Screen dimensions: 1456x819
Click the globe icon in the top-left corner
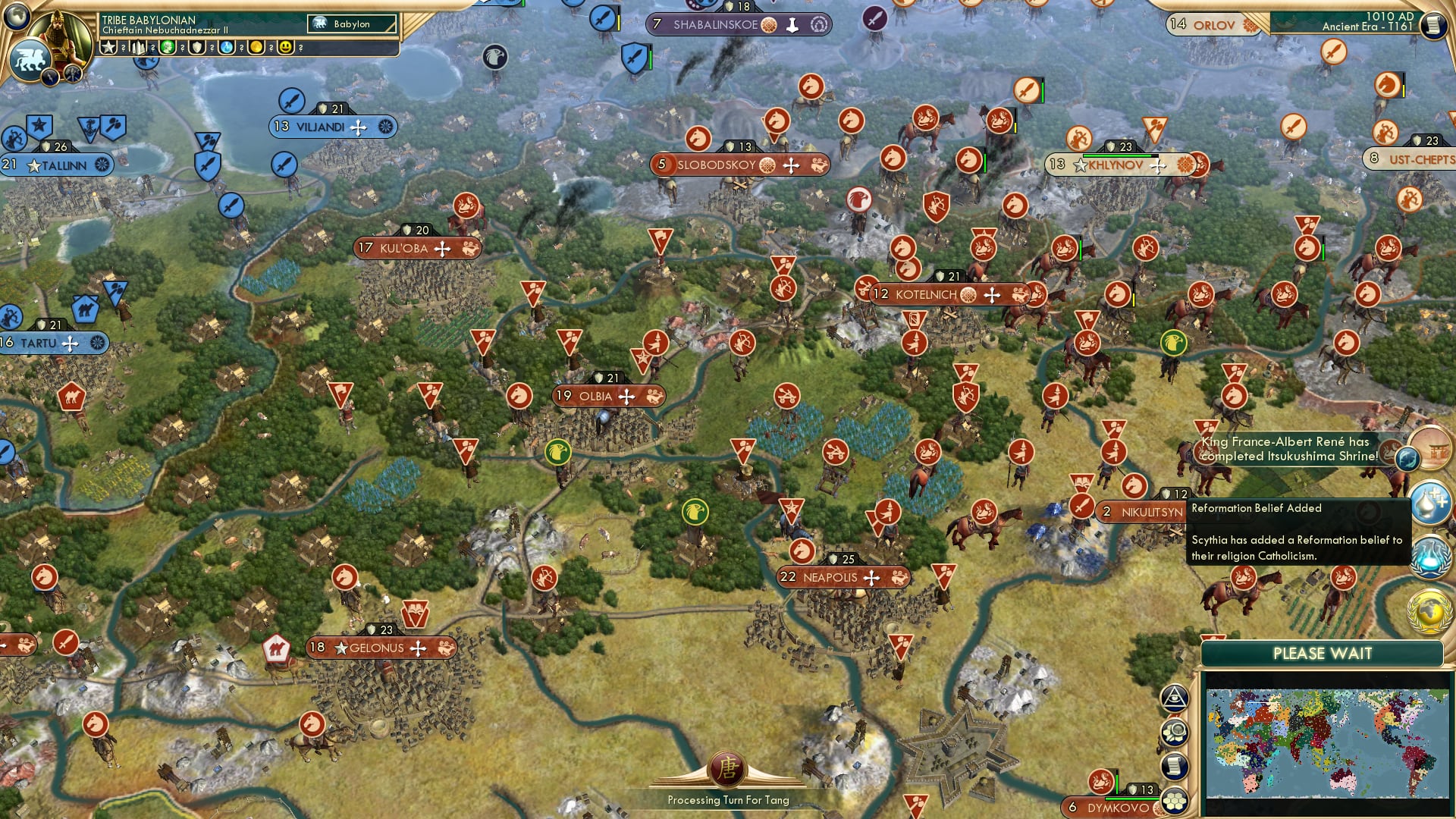tap(17, 18)
